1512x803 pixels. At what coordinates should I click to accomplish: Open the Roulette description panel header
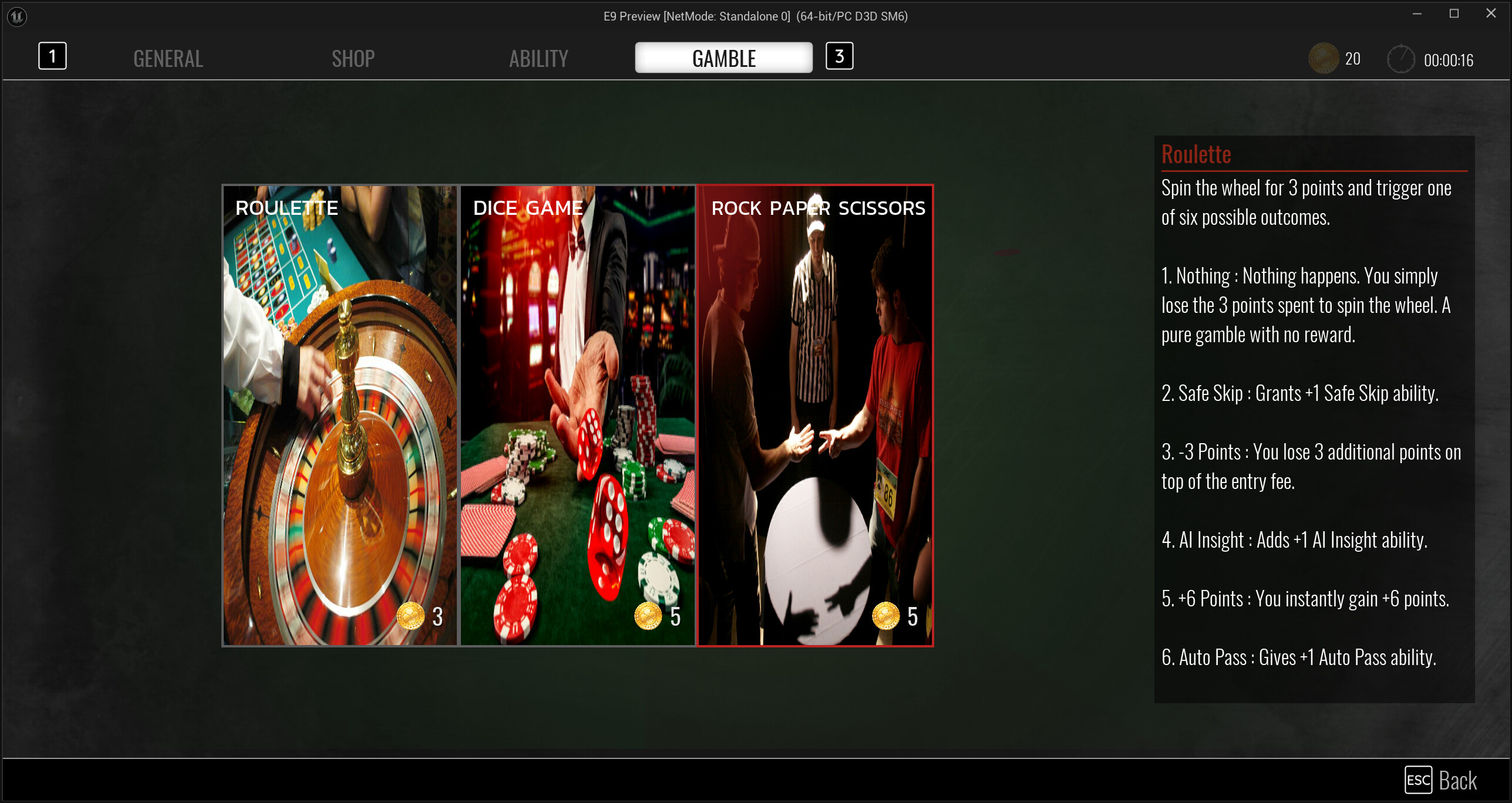1196,154
